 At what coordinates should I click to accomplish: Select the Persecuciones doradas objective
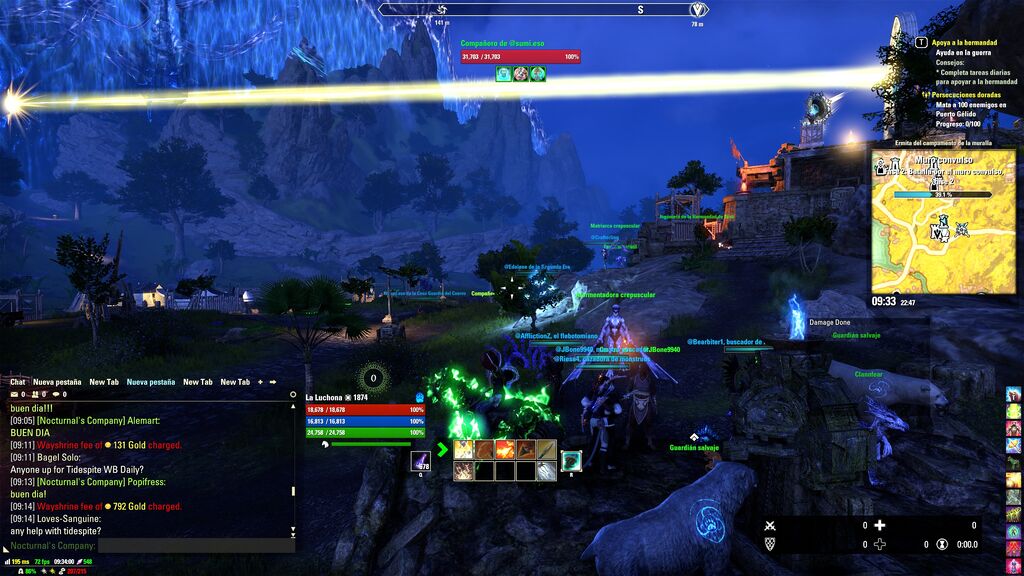point(972,94)
